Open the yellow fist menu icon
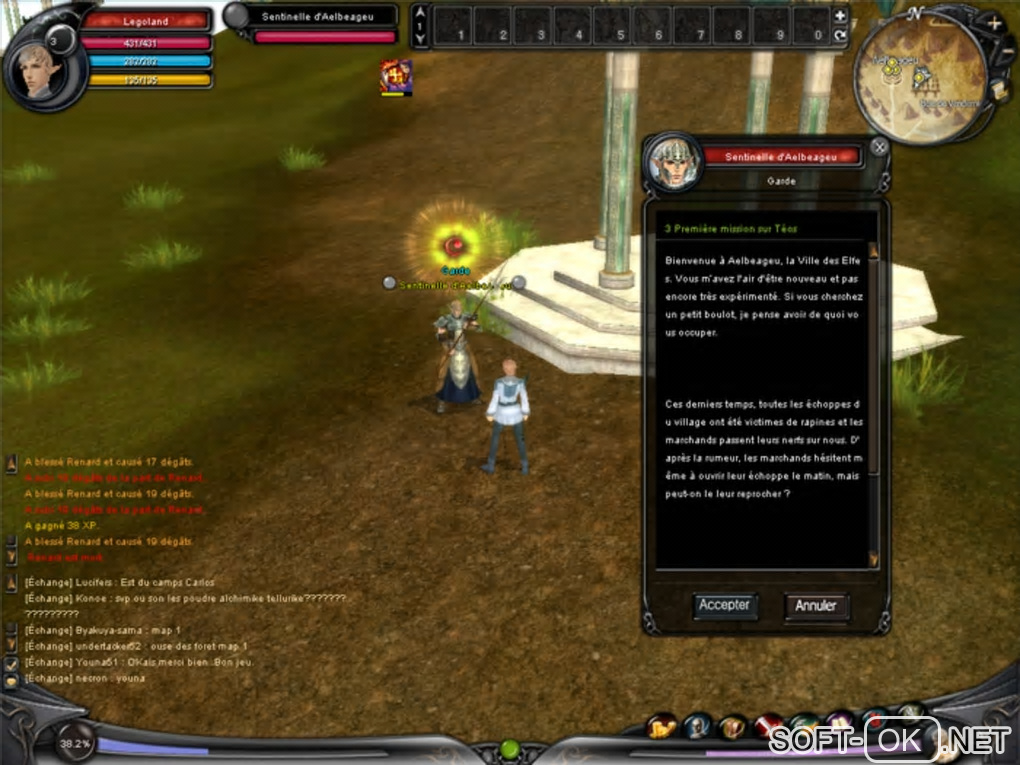This screenshot has width=1020, height=765. click(x=662, y=728)
